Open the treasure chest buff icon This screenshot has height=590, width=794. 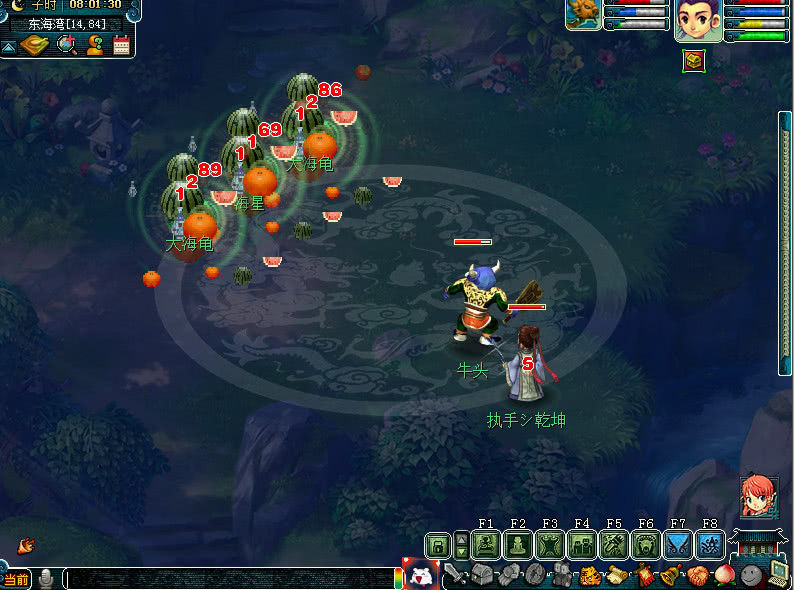pos(694,61)
